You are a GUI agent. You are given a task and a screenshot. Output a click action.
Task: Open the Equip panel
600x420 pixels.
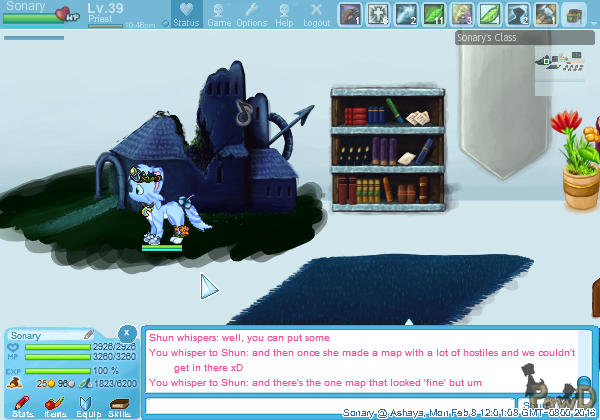pyautogui.click(x=87, y=405)
